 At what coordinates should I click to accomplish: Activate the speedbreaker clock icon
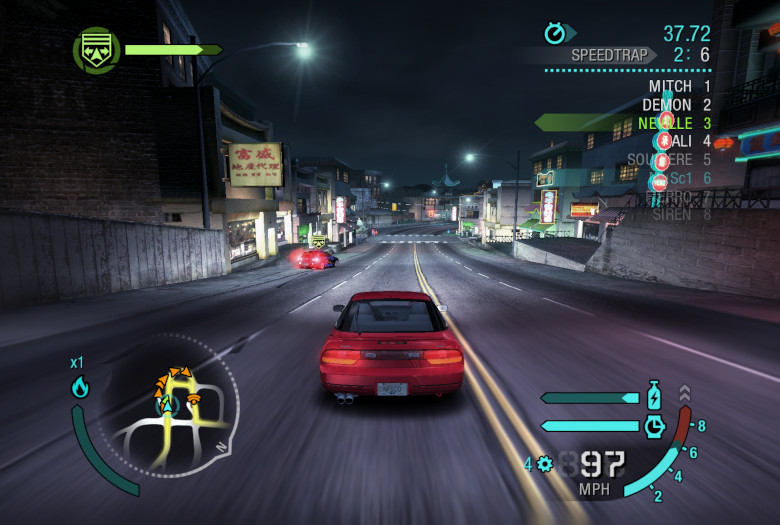pos(654,426)
